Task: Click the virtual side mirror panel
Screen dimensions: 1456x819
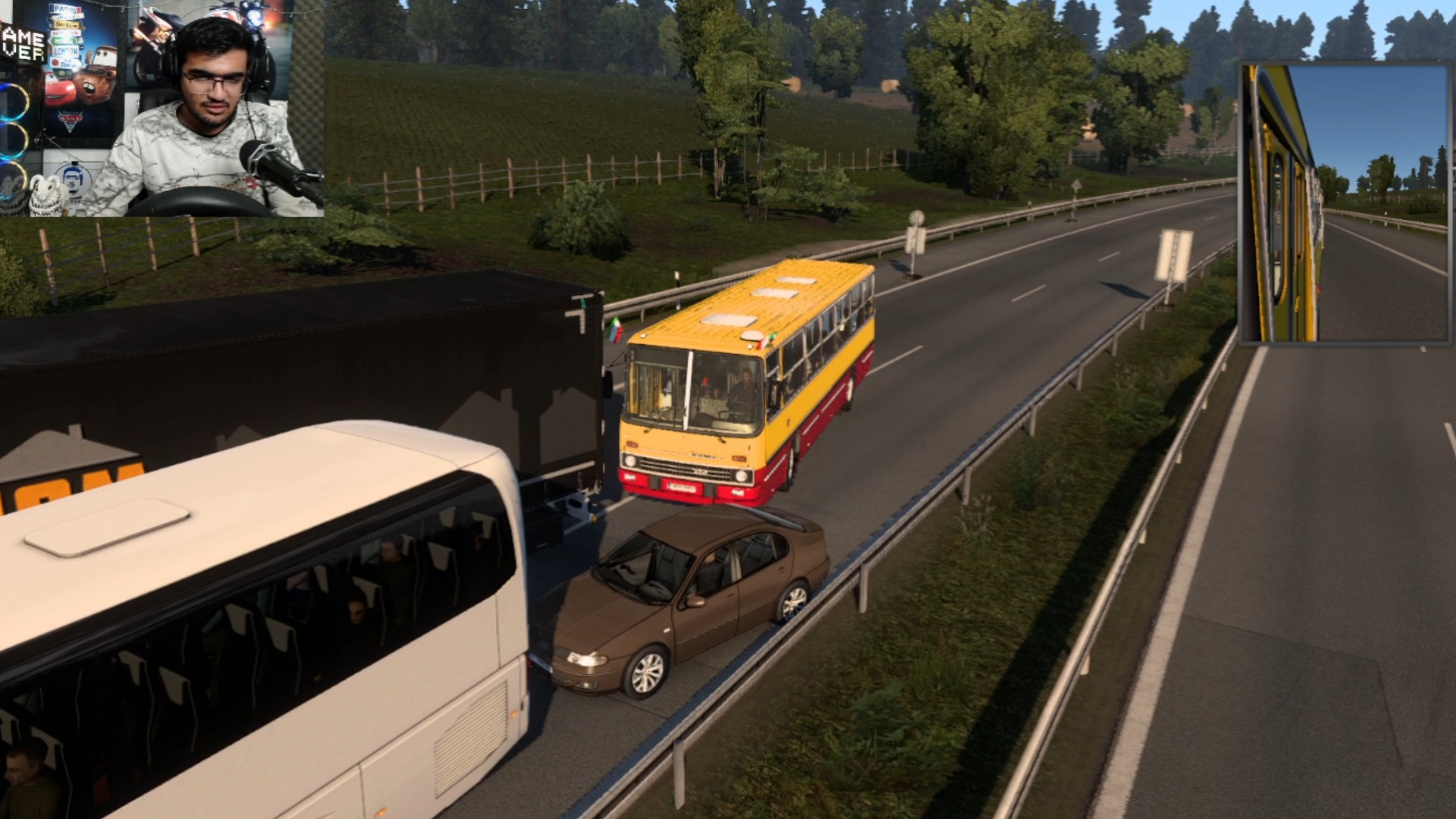Action: click(1345, 203)
